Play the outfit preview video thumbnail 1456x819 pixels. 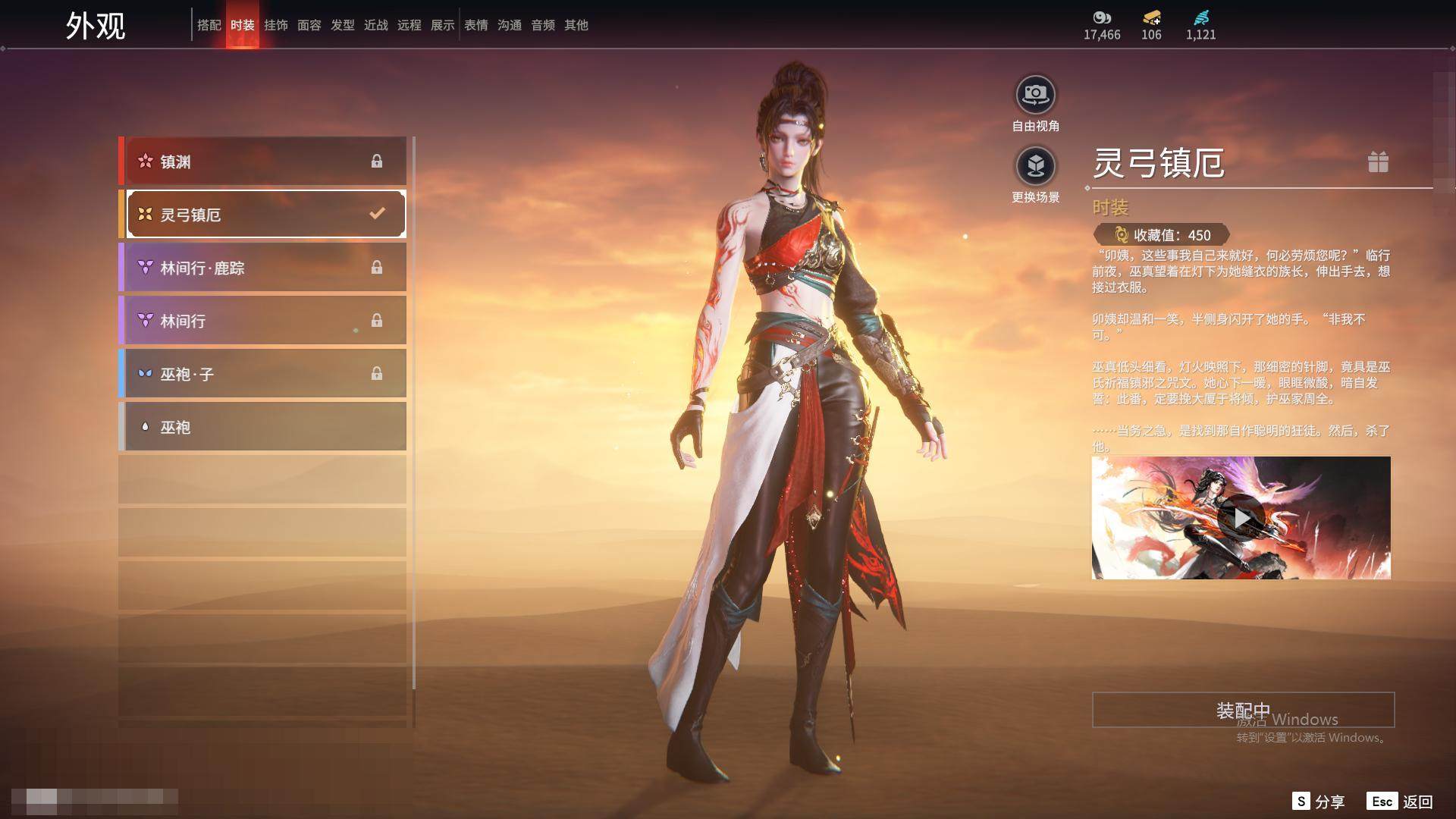(1241, 518)
